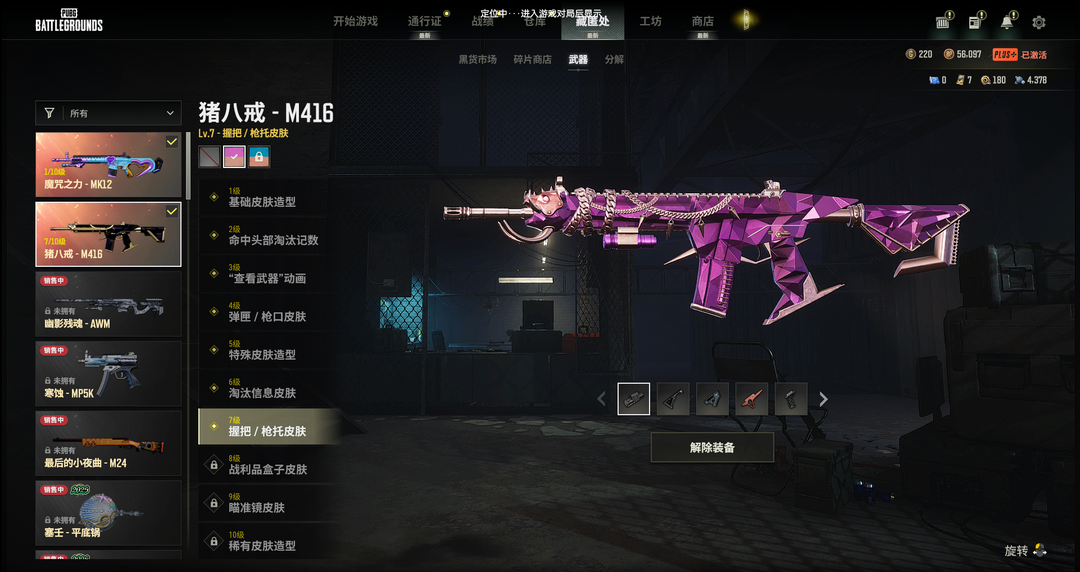Switch to the 通行证 tab
The height and width of the screenshot is (572, 1080).
[x=424, y=21]
